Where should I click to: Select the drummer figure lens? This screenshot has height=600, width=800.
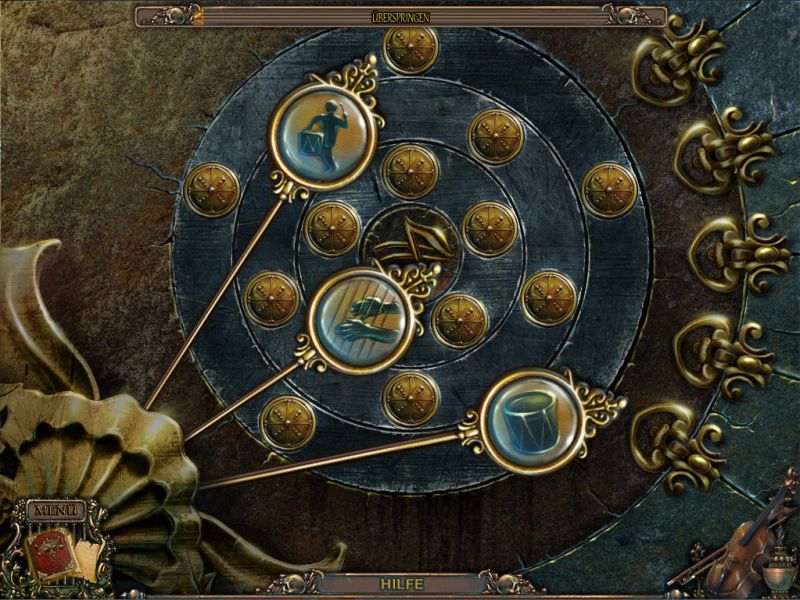click(x=326, y=136)
